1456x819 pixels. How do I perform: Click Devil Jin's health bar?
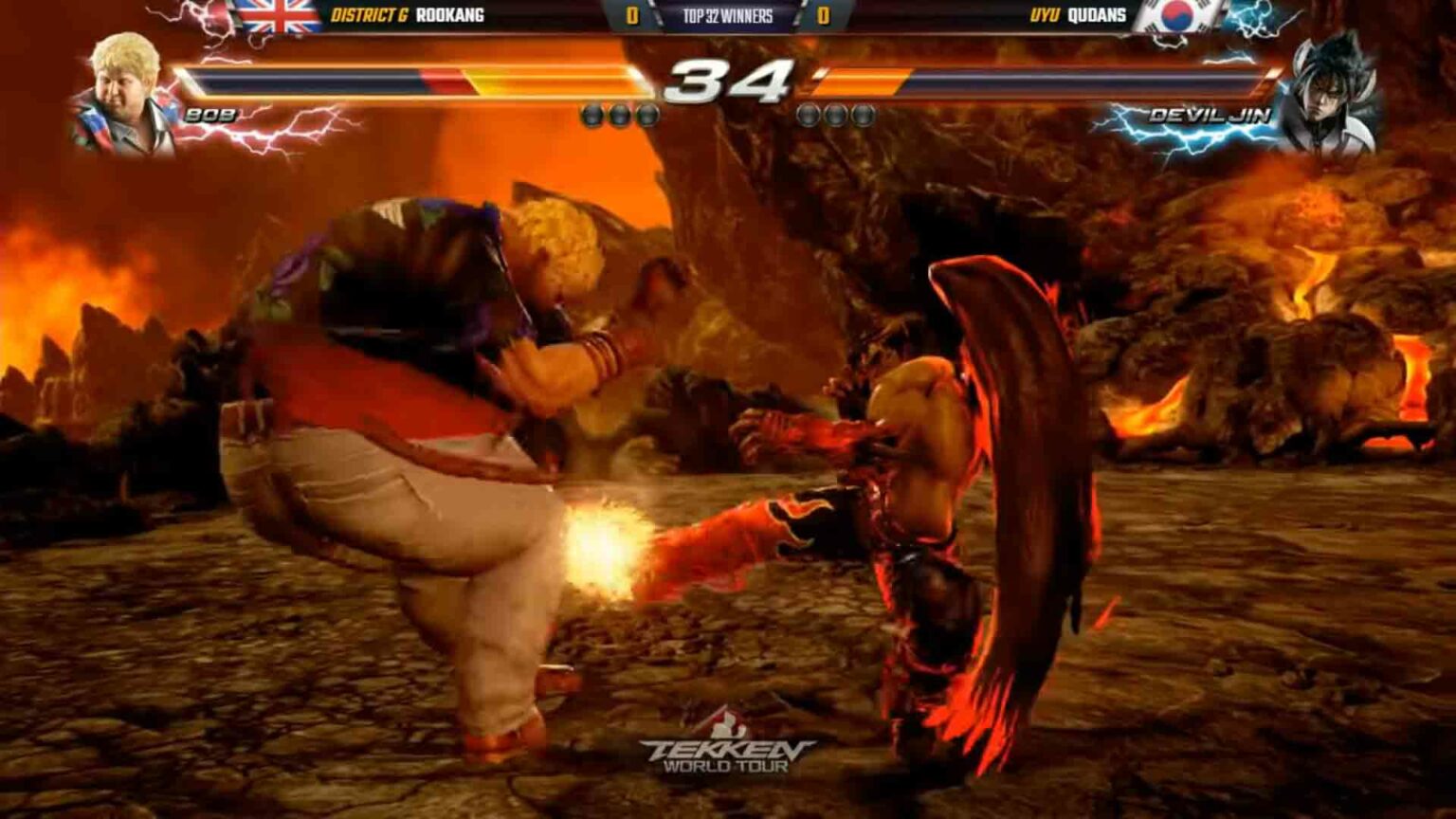tap(1043, 78)
